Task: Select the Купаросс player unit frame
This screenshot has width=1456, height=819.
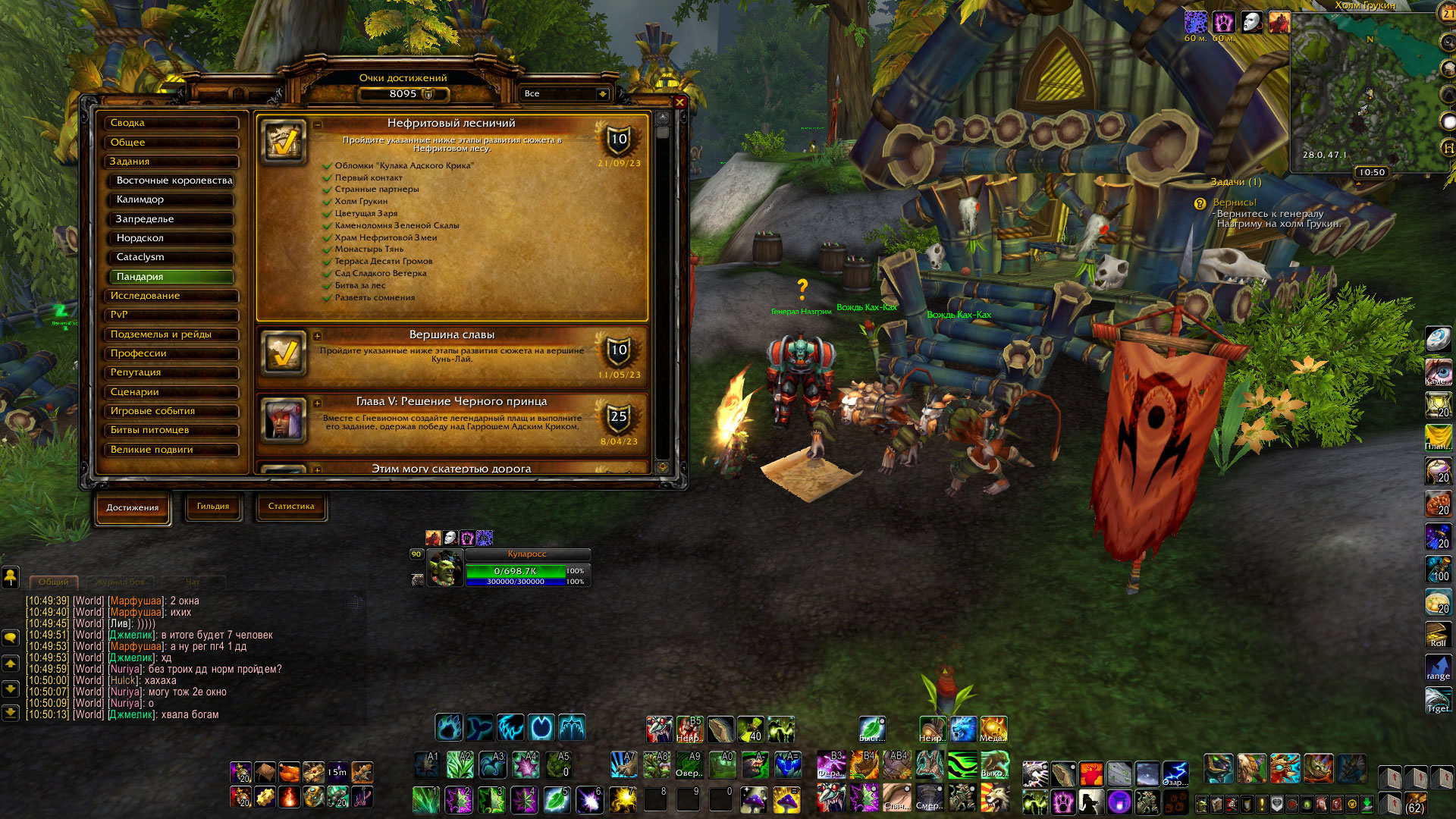Action: pos(516,569)
